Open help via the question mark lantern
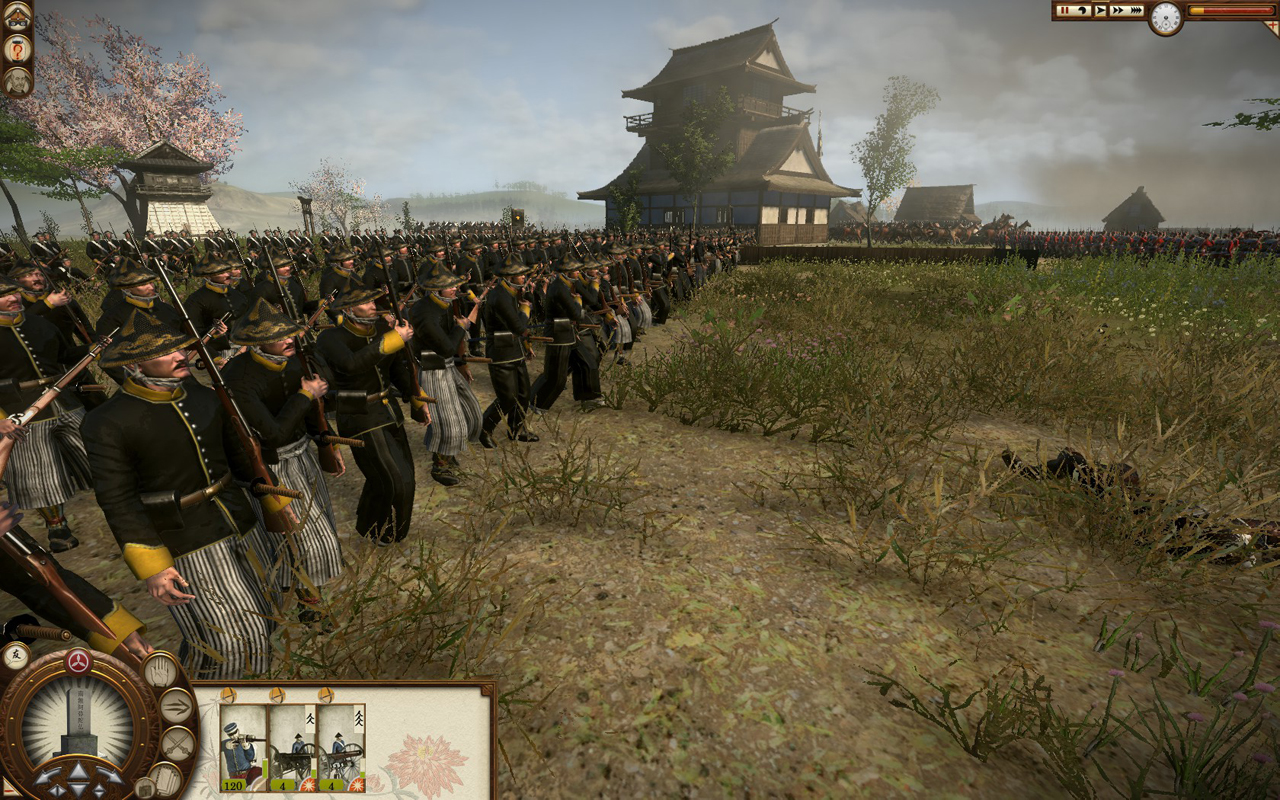Viewport: 1280px width, 800px height. pos(17,48)
